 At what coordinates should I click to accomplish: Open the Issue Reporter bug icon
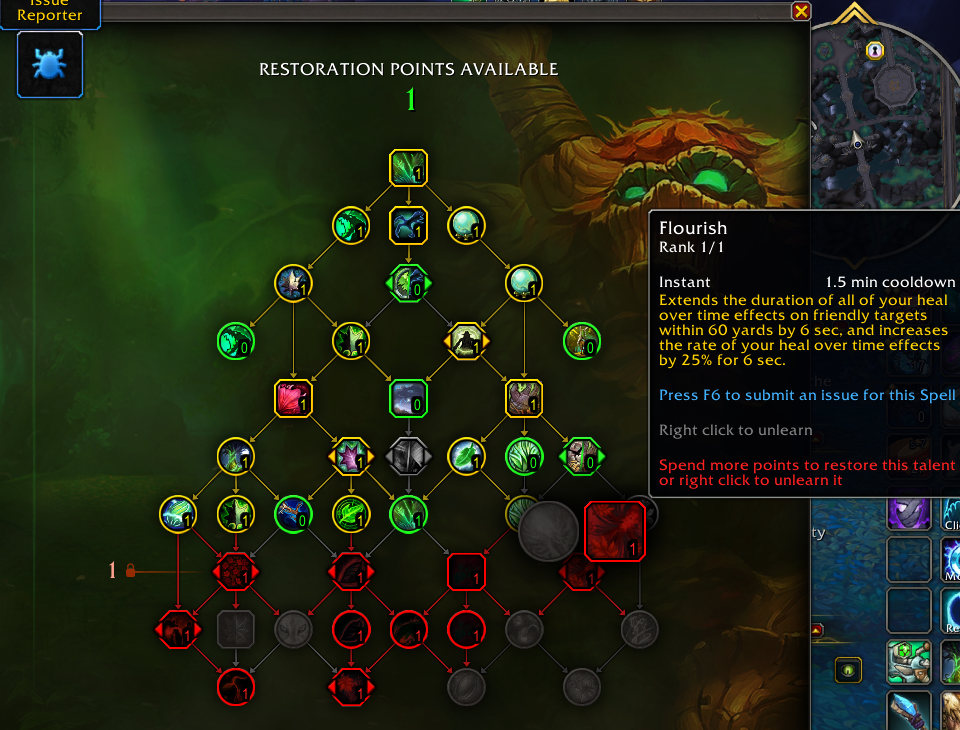coord(49,65)
